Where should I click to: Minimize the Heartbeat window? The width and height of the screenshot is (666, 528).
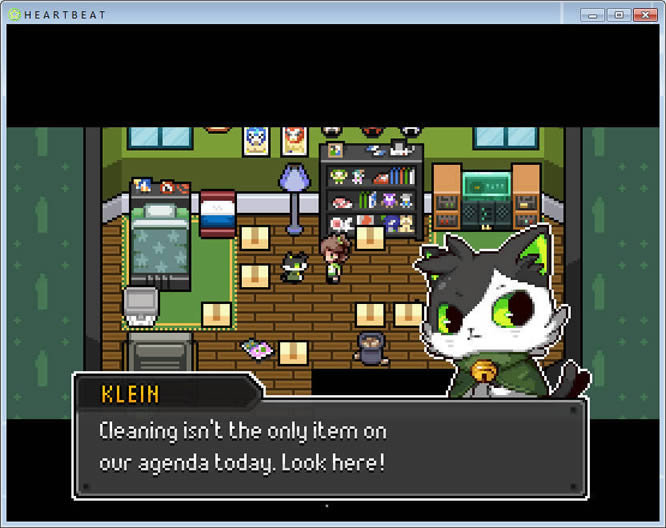592,15
